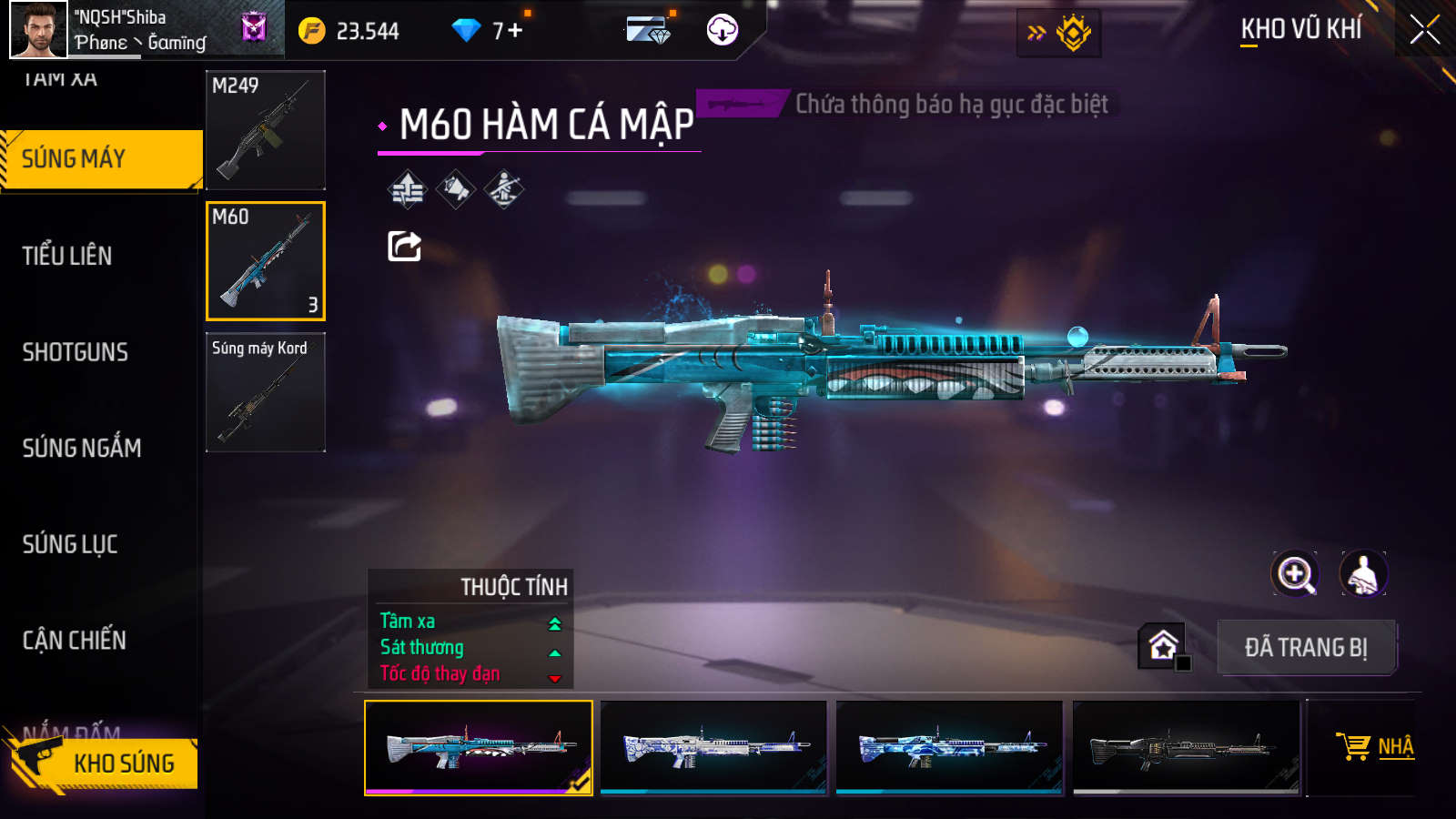
Task: Close the weapon armory screen
Action: point(1424,30)
